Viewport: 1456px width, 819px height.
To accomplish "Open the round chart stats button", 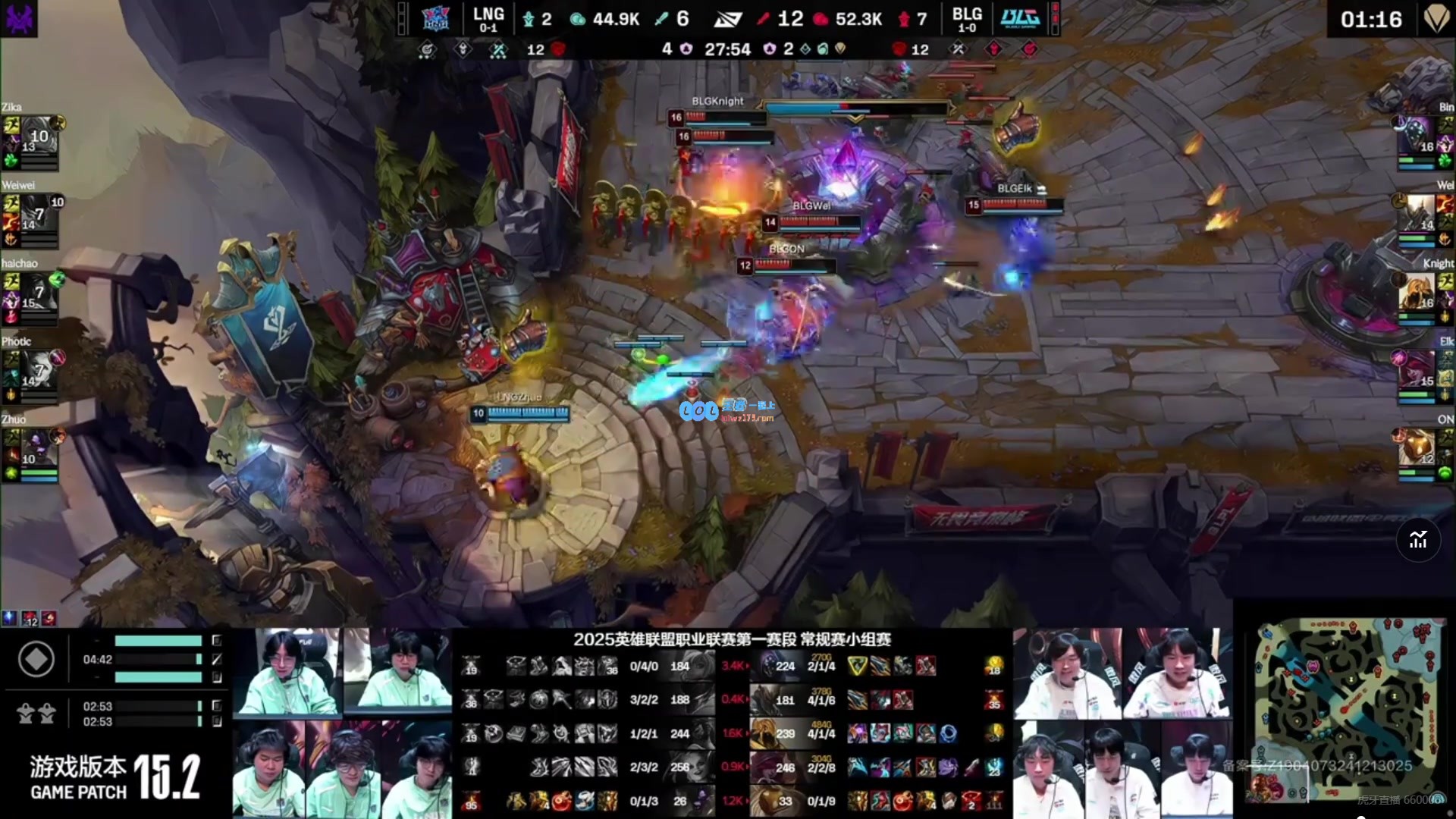I will (x=1418, y=540).
